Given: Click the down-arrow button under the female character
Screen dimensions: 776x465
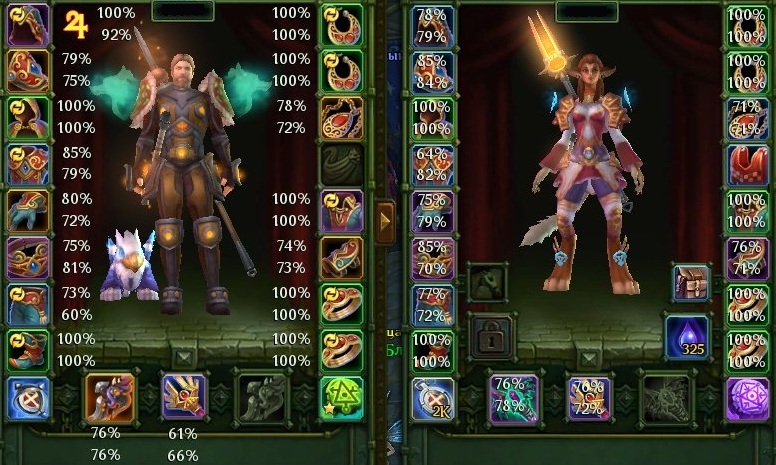Looking at the screenshot, I should pos(590,357).
